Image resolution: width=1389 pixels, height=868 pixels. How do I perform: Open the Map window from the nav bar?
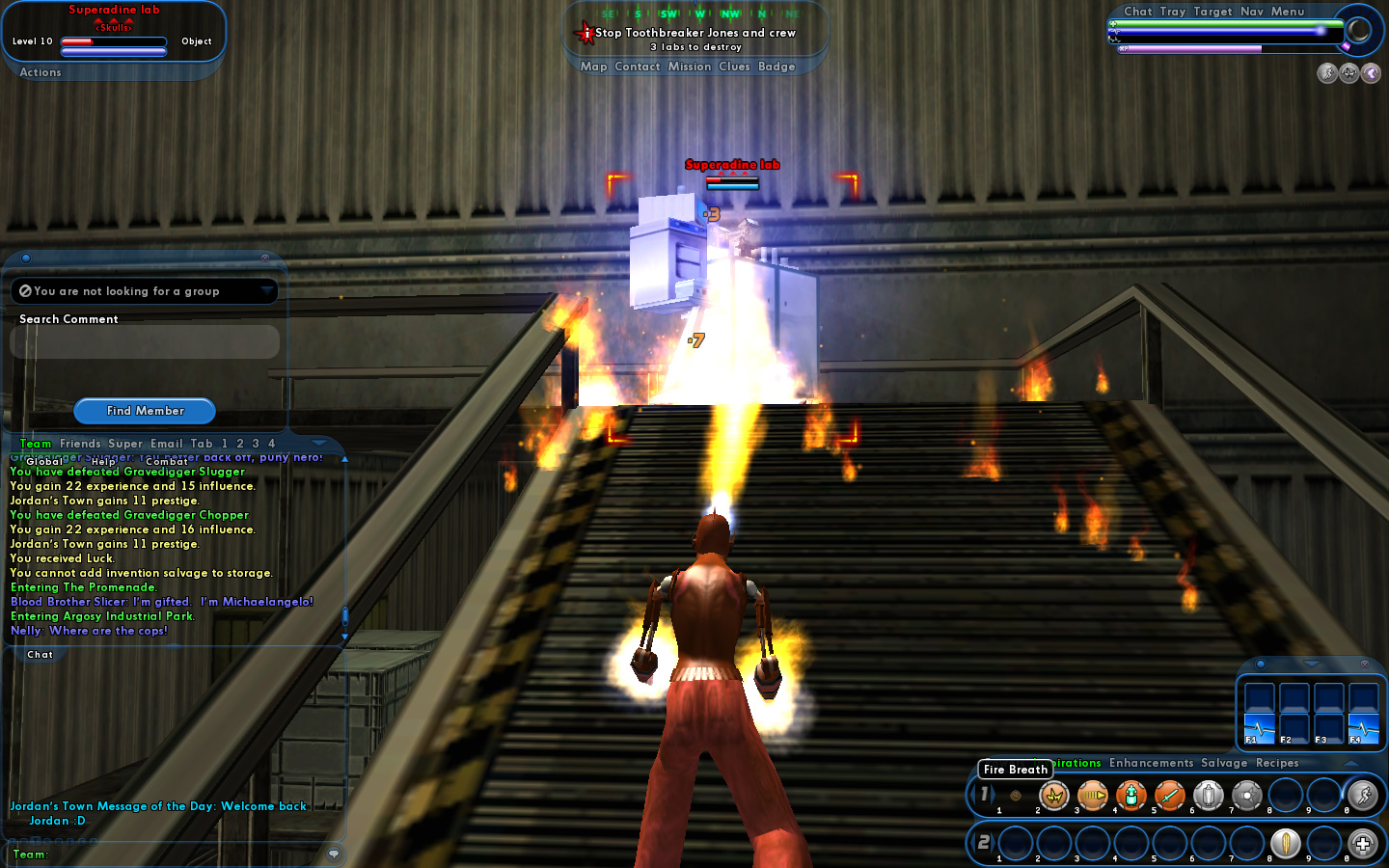click(593, 67)
